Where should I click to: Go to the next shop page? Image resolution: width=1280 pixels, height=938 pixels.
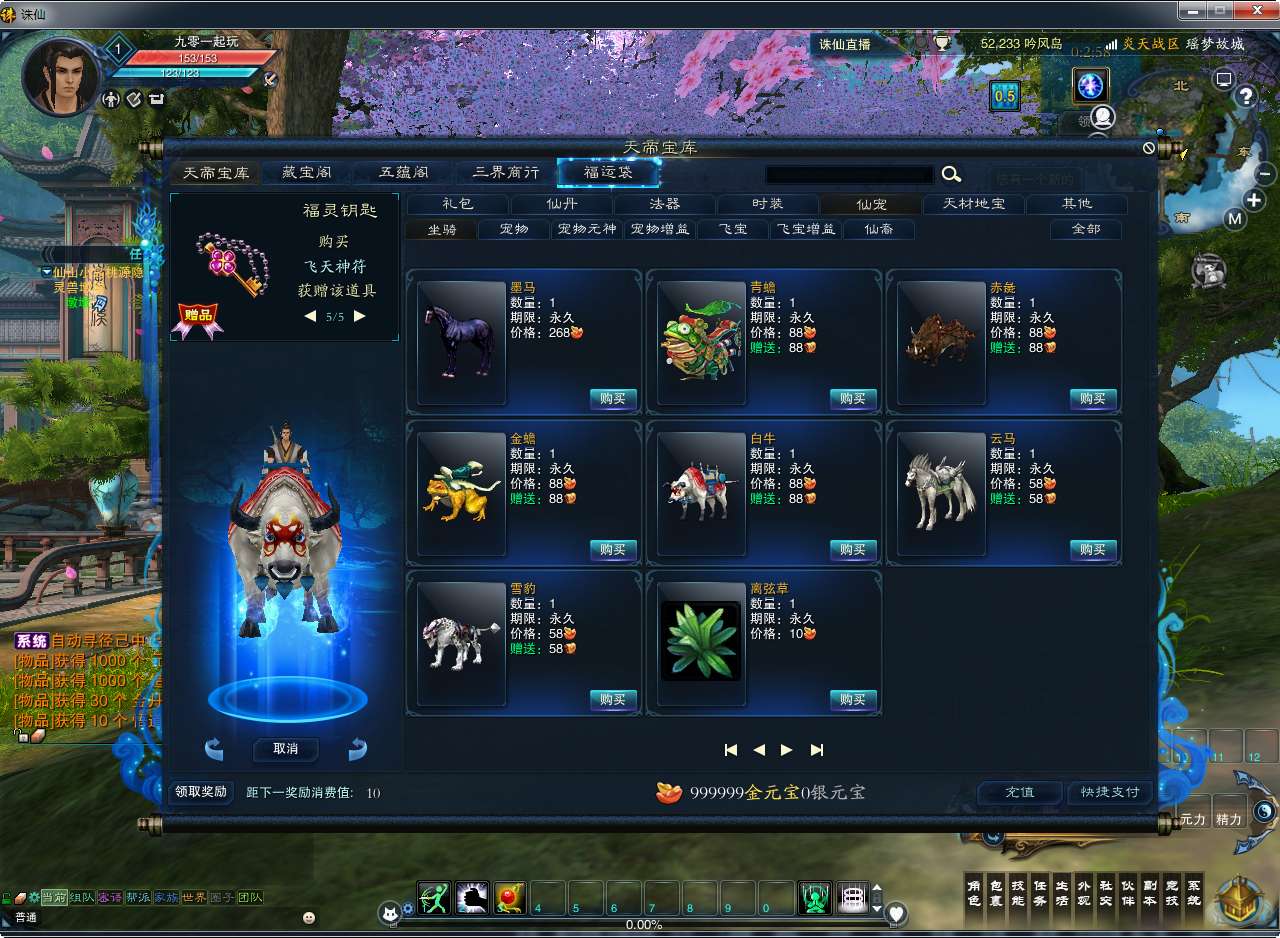click(x=787, y=750)
